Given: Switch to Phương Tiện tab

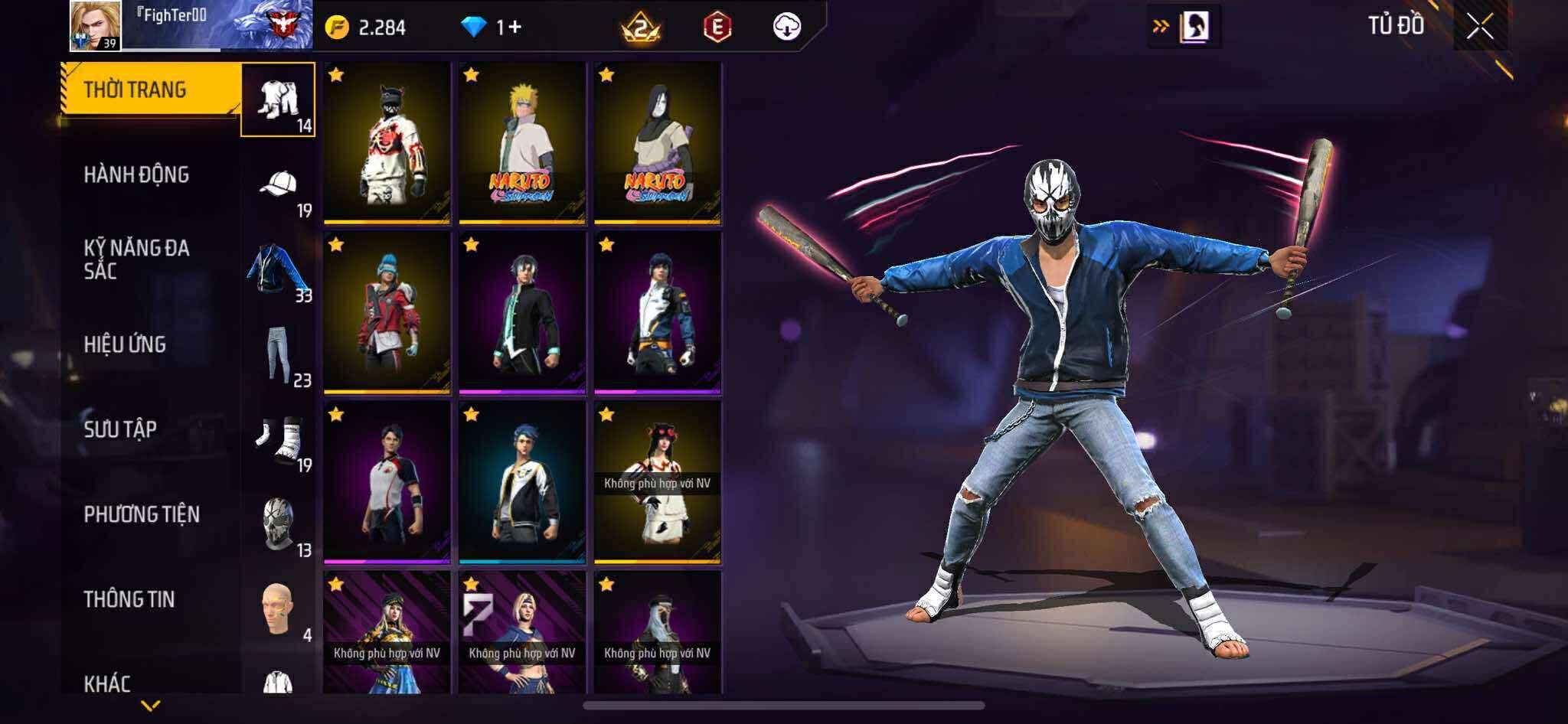Looking at the screenshot, I should 142,514.
